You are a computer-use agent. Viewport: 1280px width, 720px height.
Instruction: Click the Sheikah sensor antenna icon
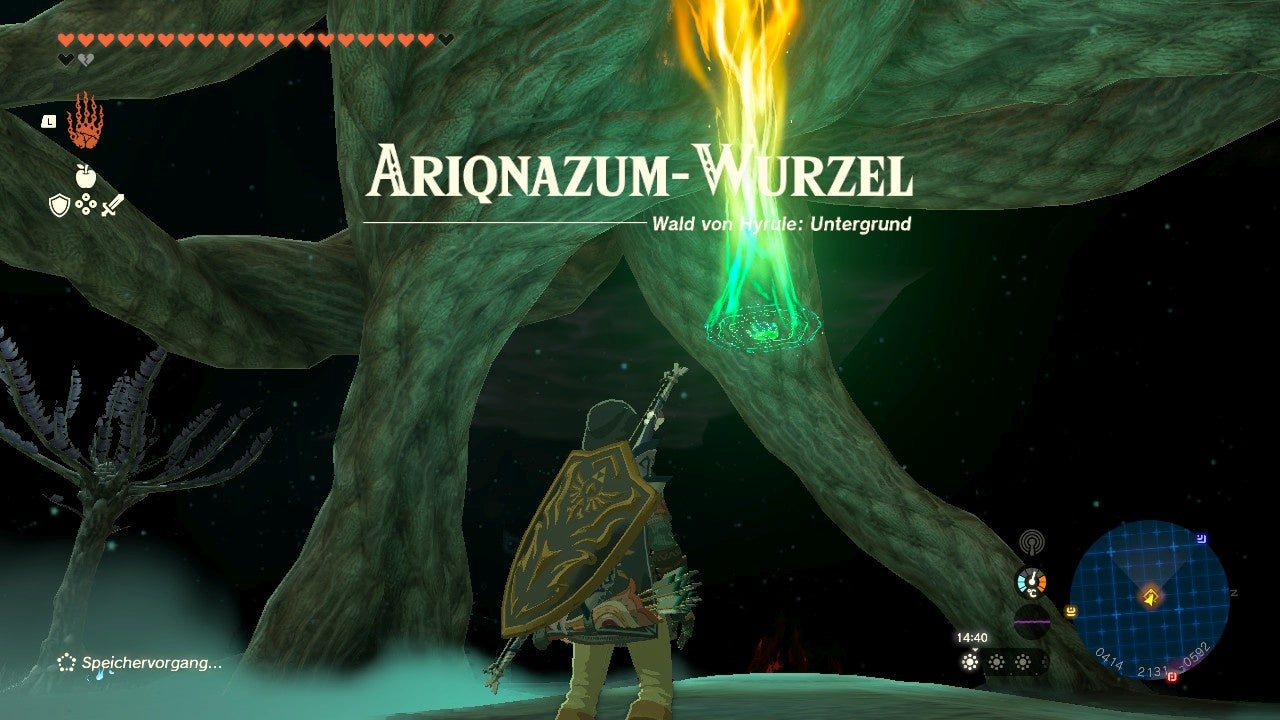[x=1030, y=541]
